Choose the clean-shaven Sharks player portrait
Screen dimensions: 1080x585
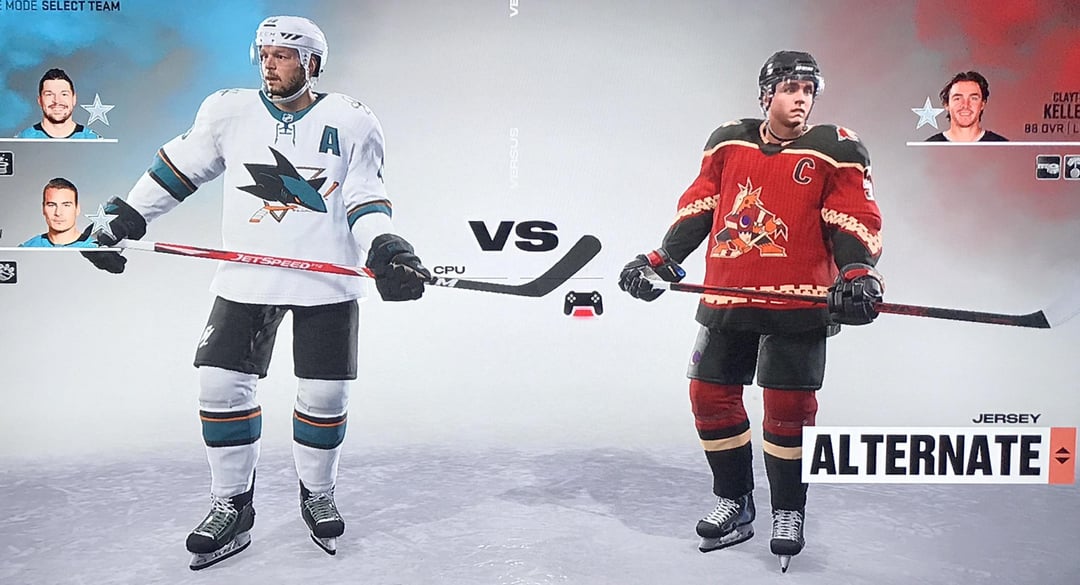(x=58, y=212)
